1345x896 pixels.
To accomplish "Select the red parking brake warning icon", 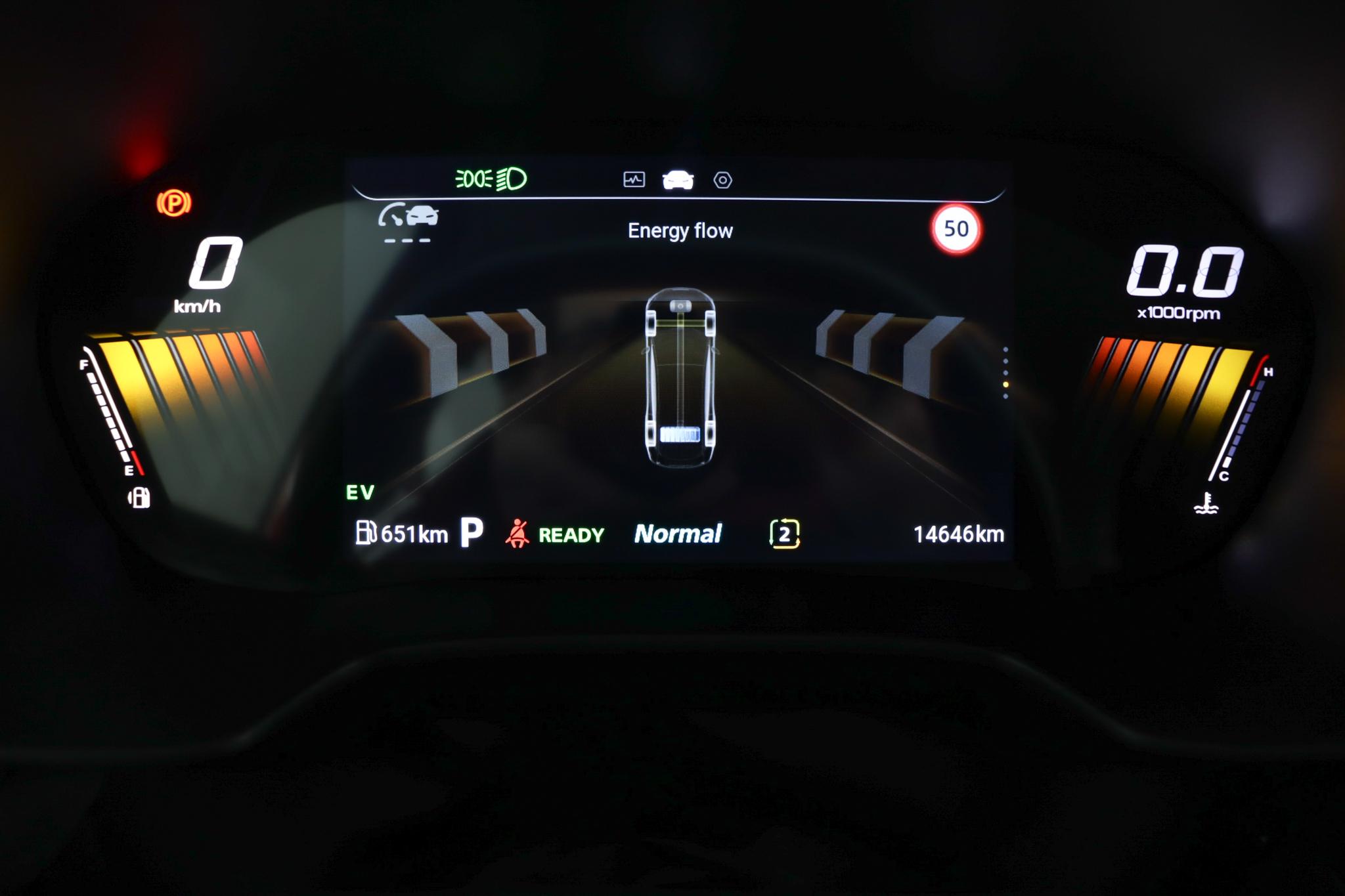I will pyautogui.click(x=174, y=203).
